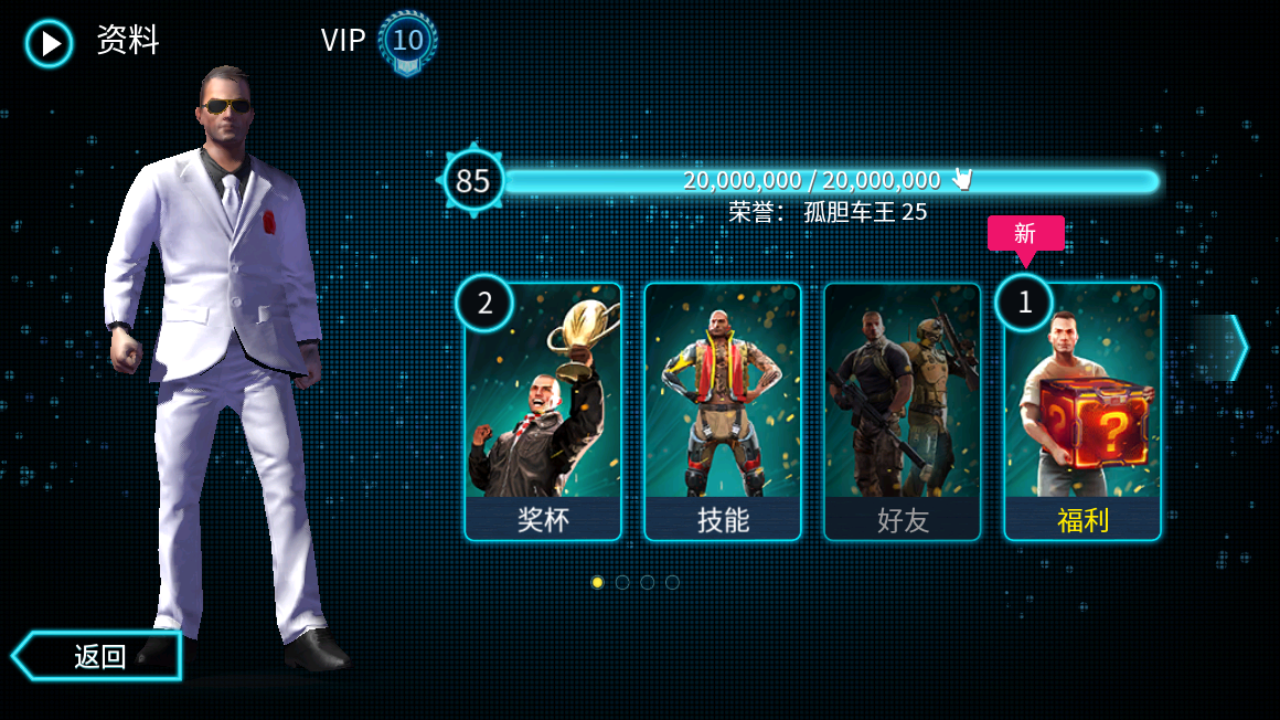Open the 技能 skills card
This screenshot has height=720, width=1280.
722,410
